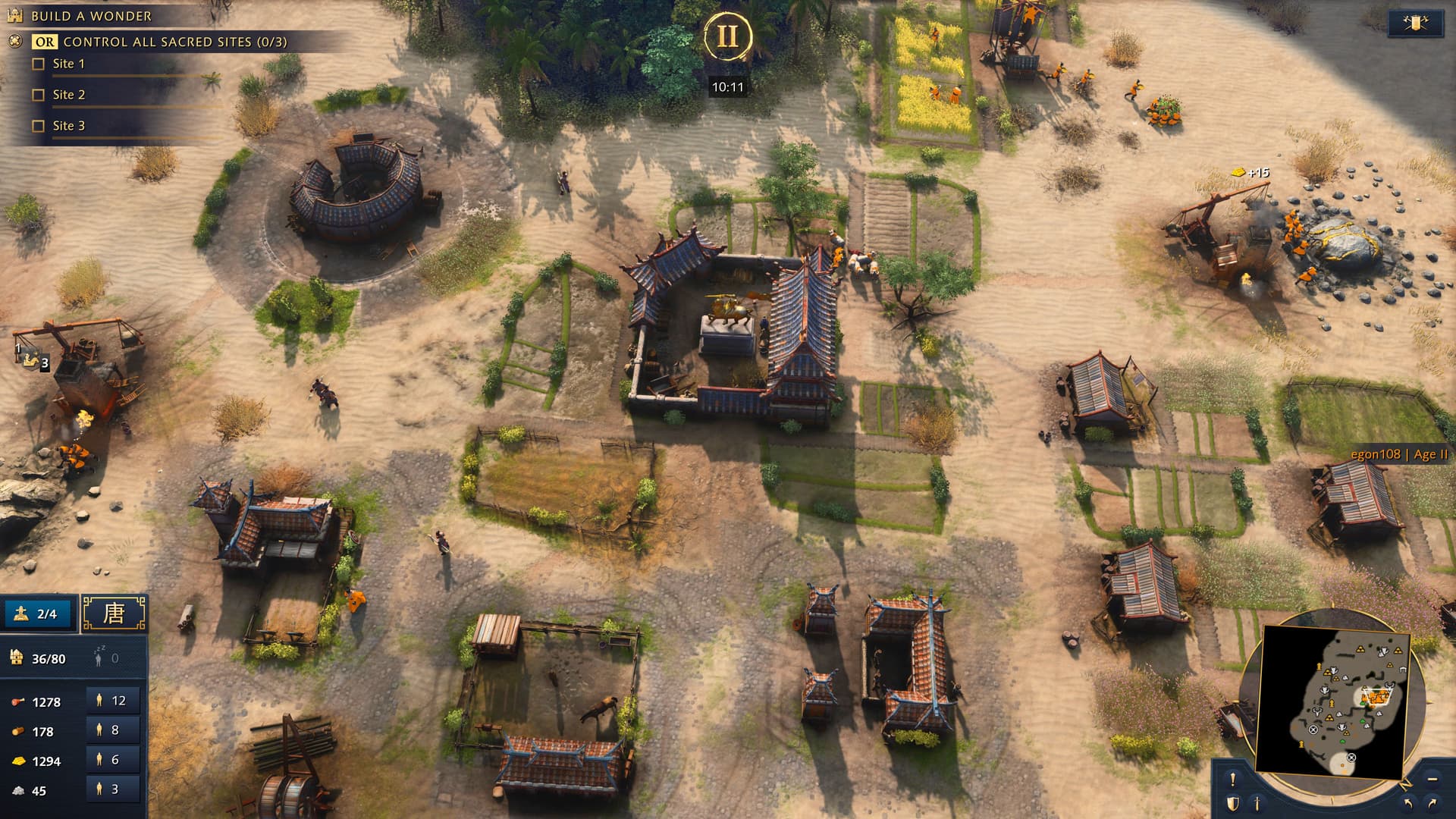Toggle attack notifications with the sword minimap icon
This screenshot has height=819, width=1456.
tap(1257, 804)
